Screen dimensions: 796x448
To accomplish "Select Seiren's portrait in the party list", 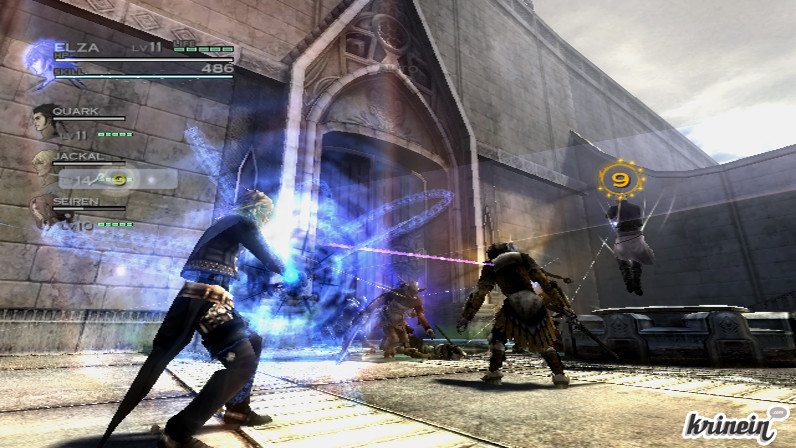I will click(42, 208).
